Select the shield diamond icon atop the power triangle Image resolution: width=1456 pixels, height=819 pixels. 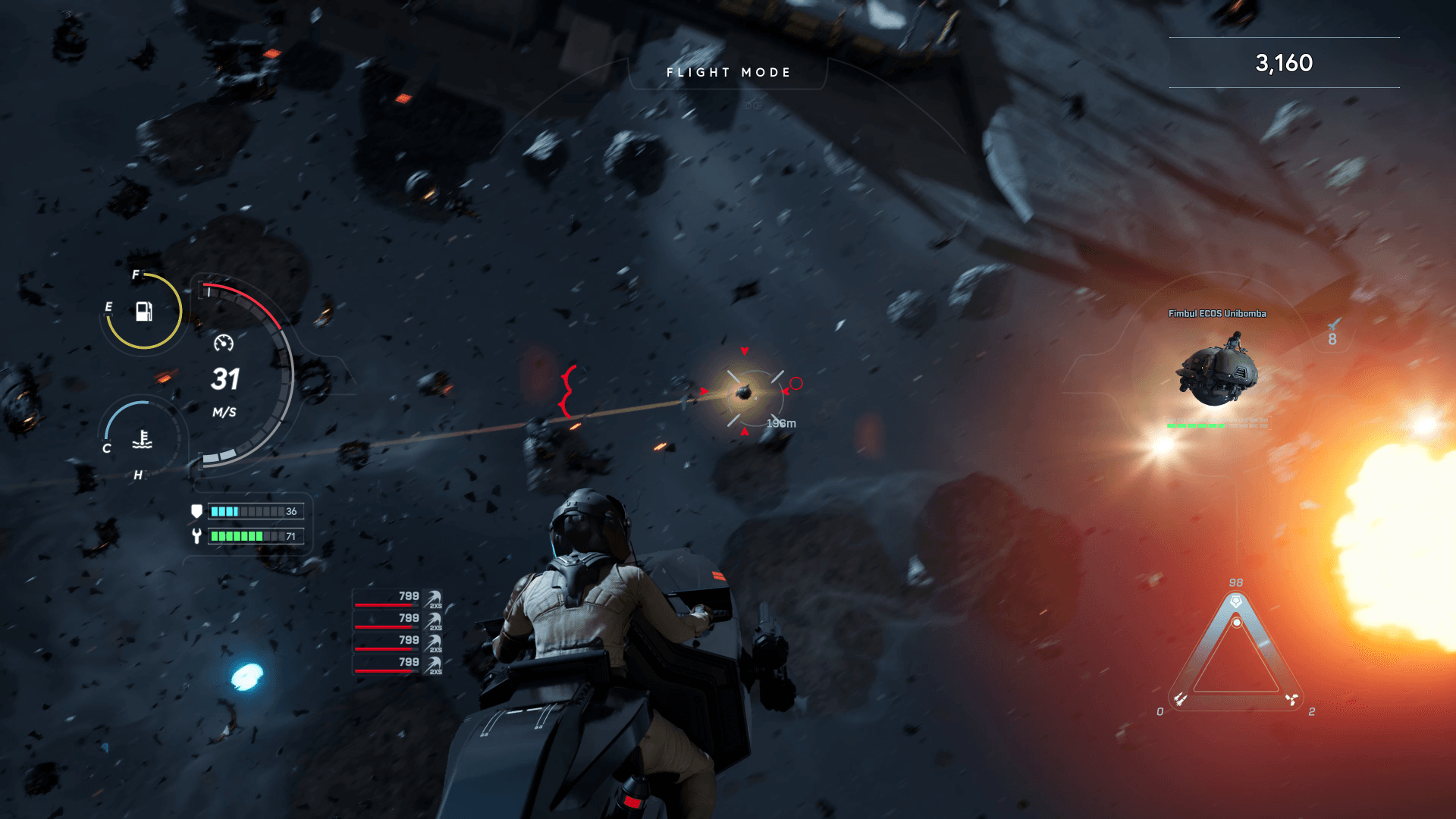pos(1236,601)
